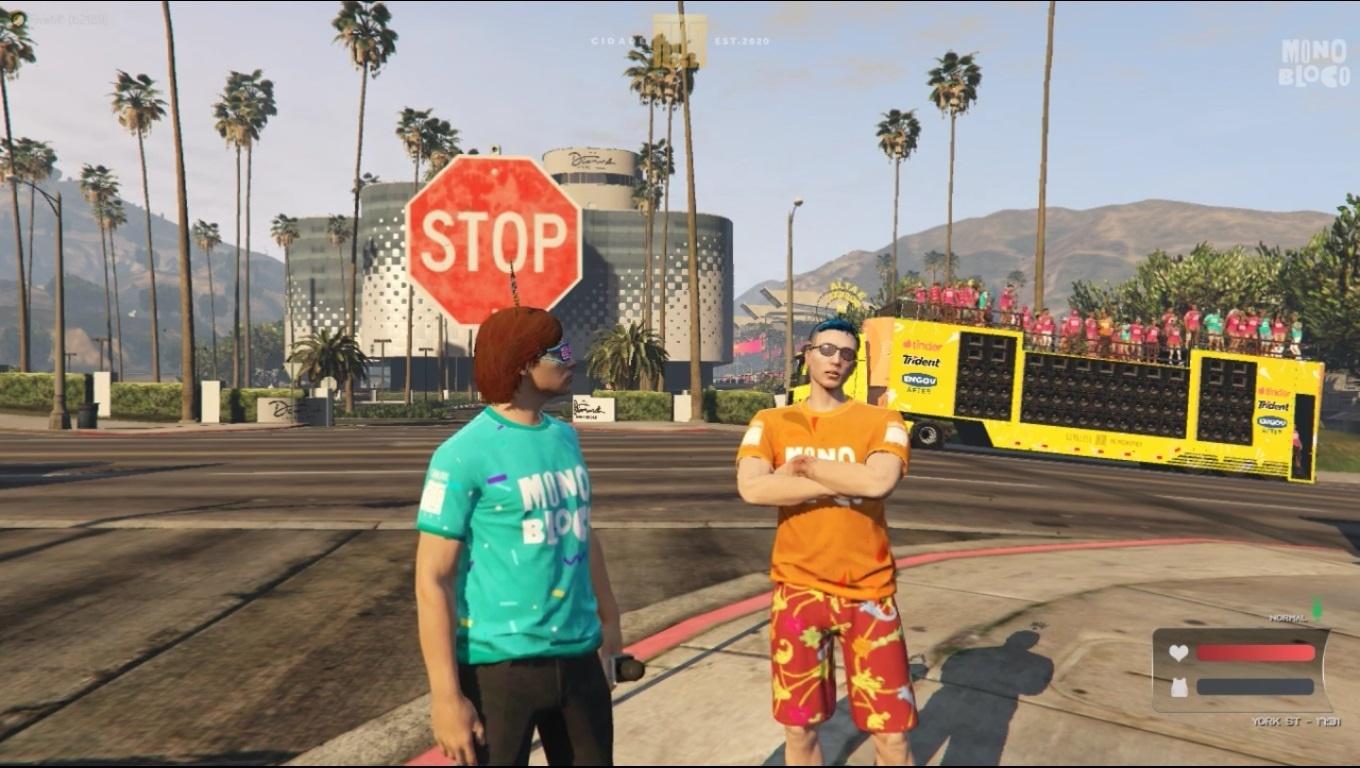The width and height of the screenshot is (1360, 768).
Task: Click the ENGOV AFTER logo on the bus
Action: (x=919, y=381)
